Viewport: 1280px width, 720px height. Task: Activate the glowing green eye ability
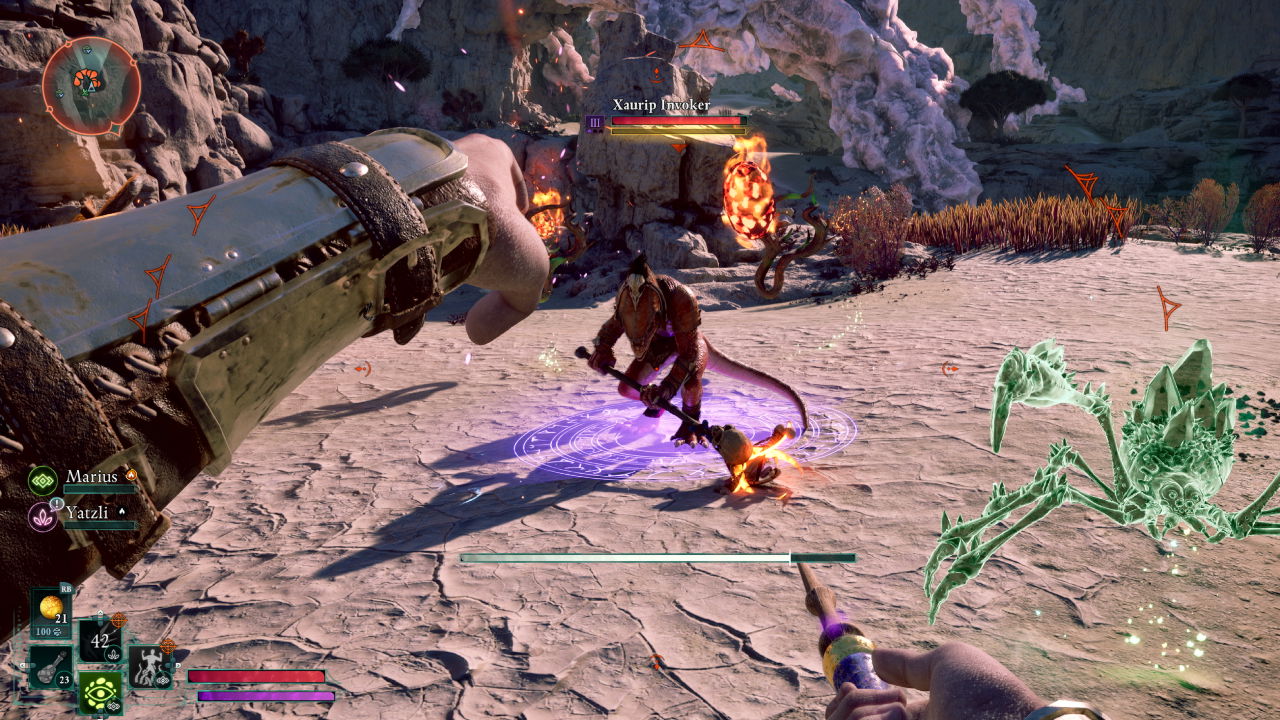(x=100, y=692)
